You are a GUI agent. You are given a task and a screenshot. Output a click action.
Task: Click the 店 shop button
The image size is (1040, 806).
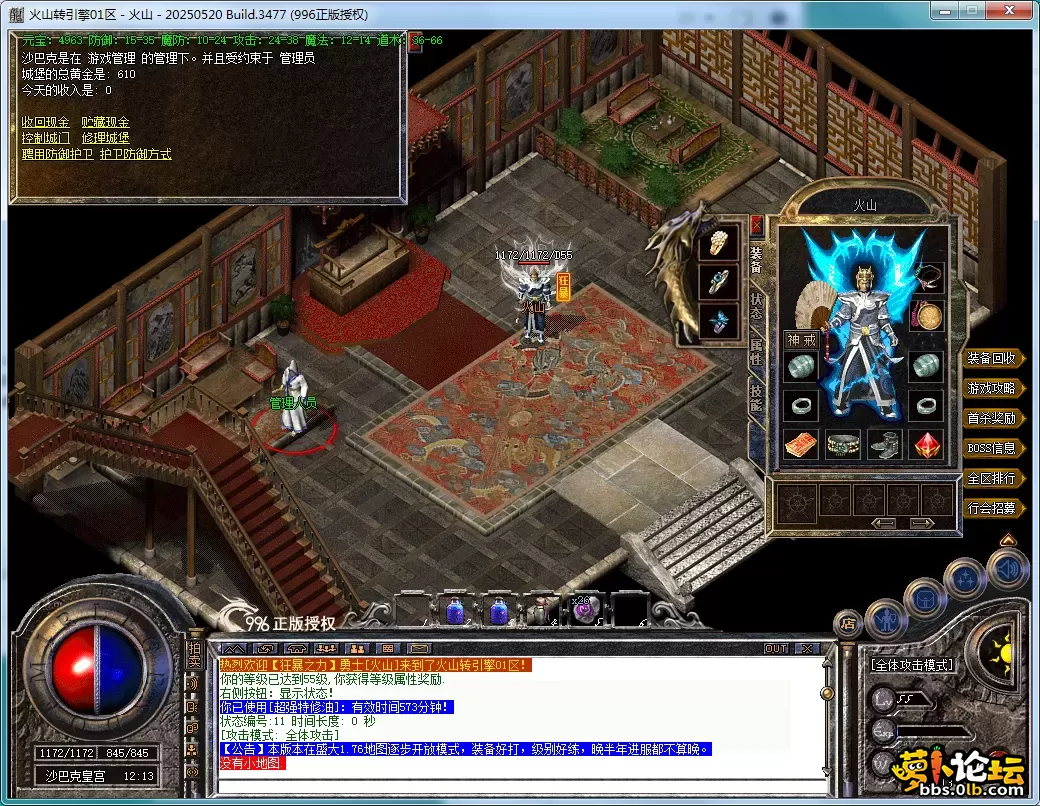(848, 623)
